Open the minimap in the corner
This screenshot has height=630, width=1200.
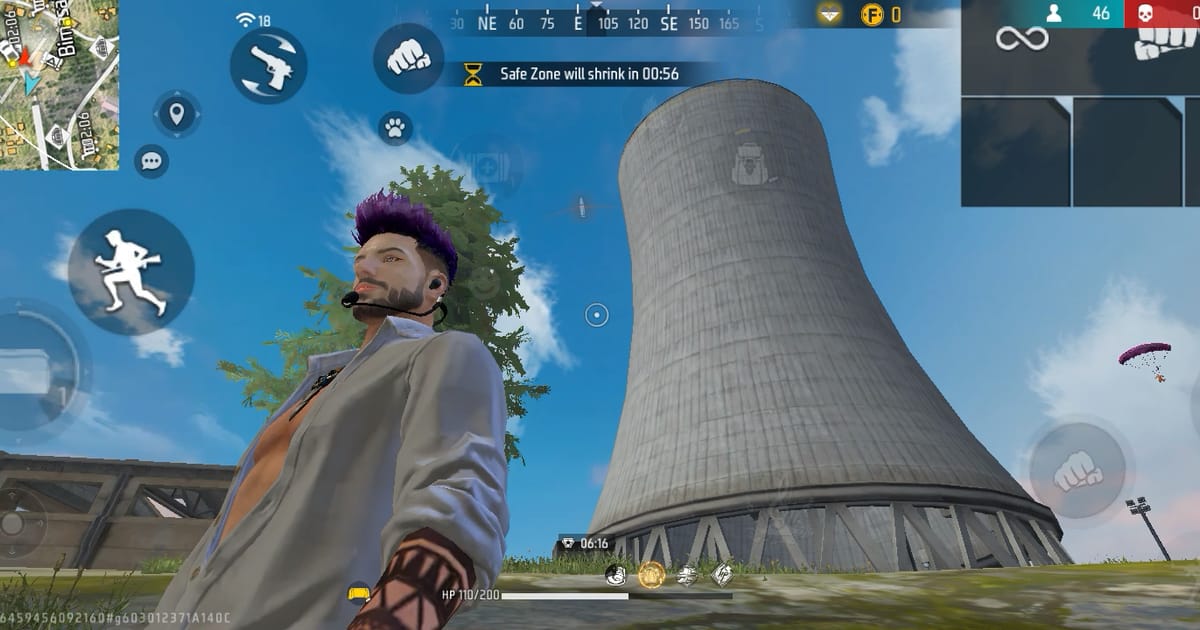coord(60,84)
